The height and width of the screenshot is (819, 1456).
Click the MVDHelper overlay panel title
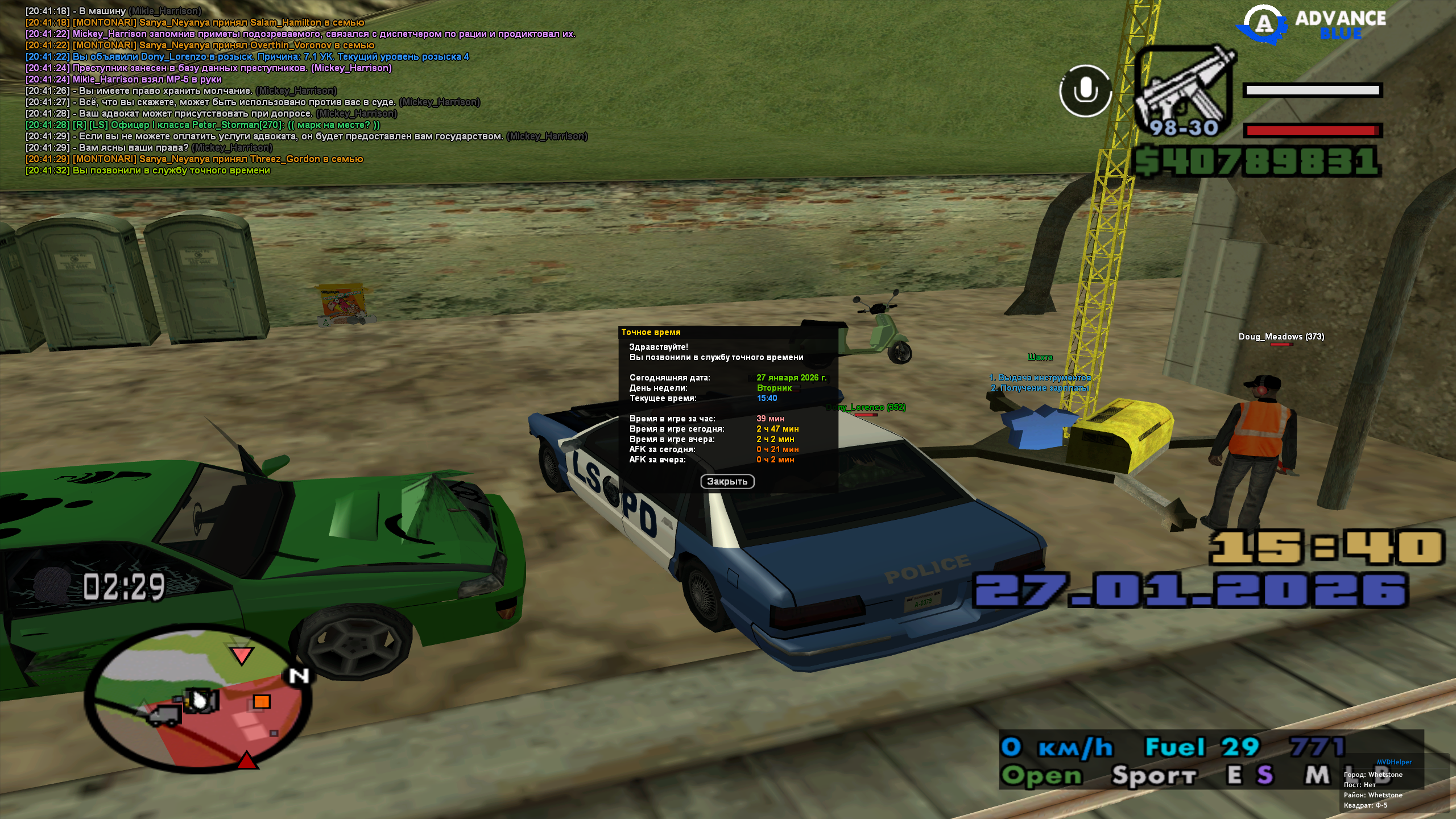point(1394,762)
